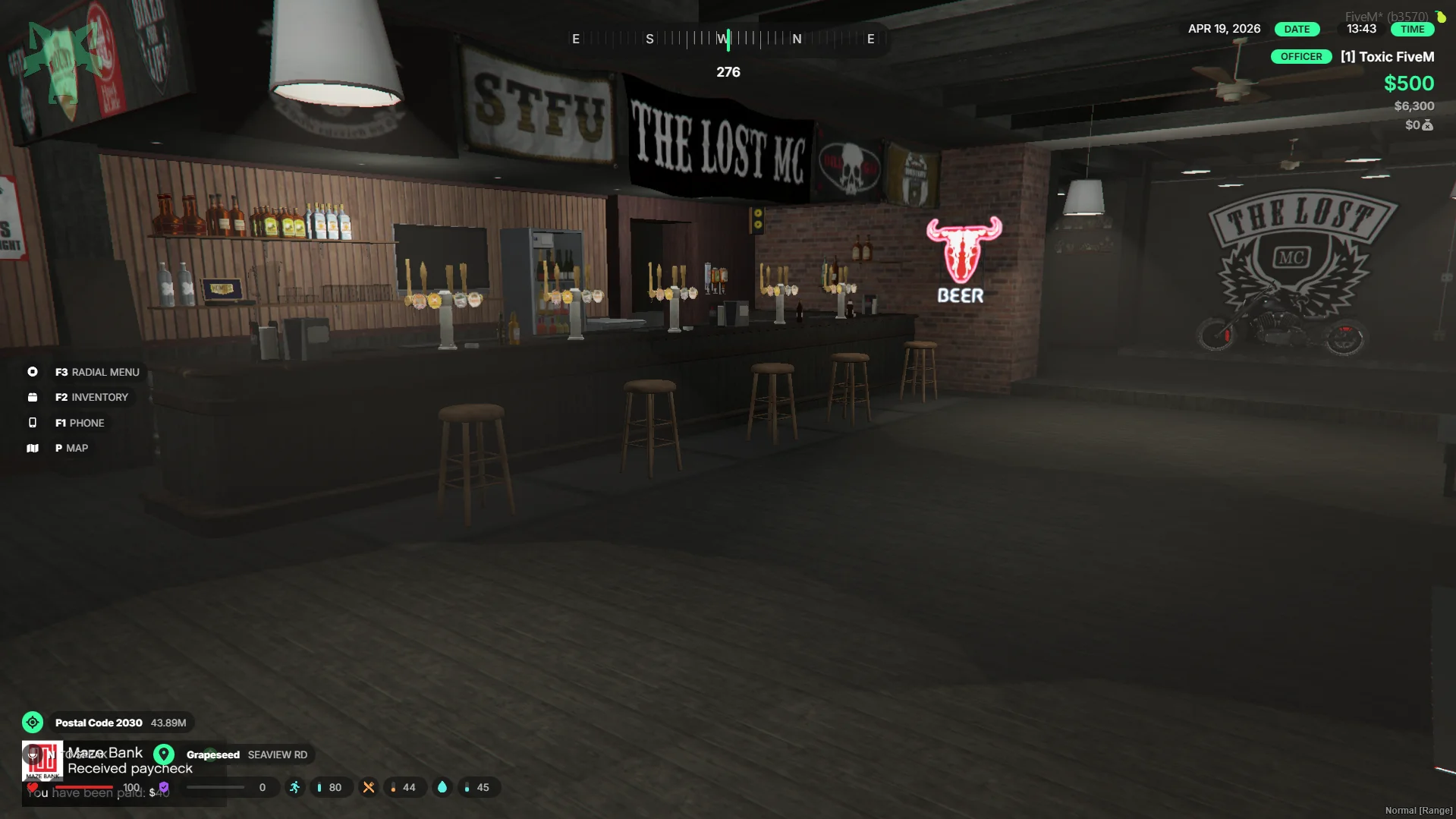Image resolution: width=1456 pixels, height=819 pixels.
Task: Click the water droplet thirst icon
Action: (x=442, y=787)
